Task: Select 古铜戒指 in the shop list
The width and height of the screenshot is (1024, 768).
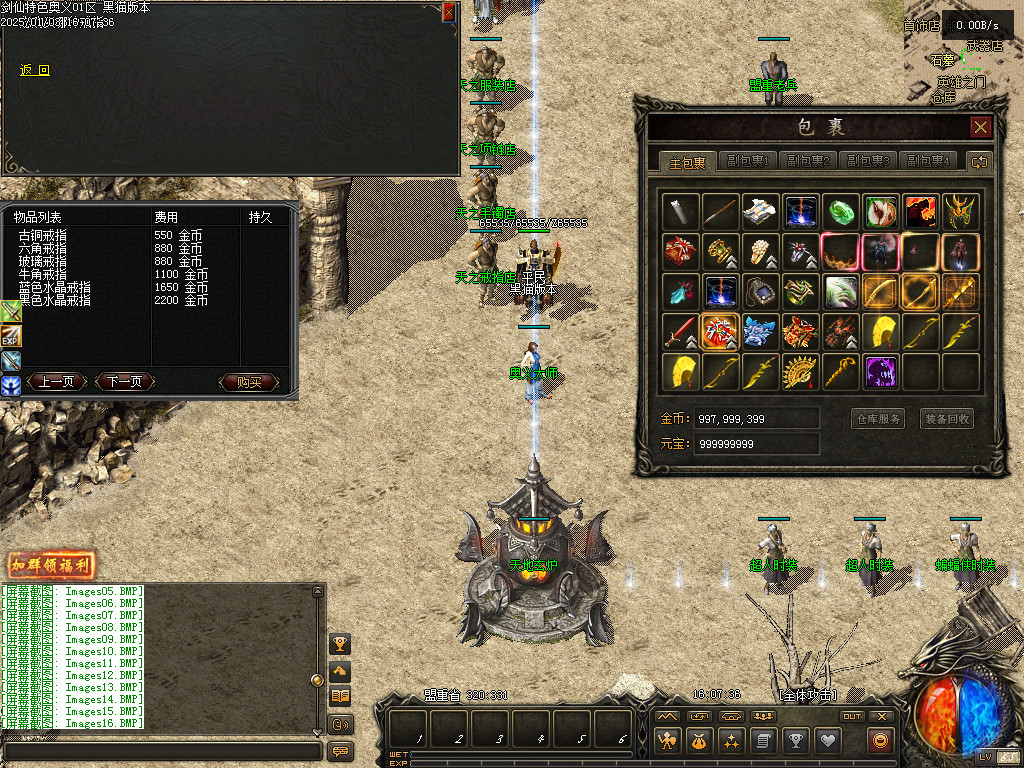Action: coord(42,235)
